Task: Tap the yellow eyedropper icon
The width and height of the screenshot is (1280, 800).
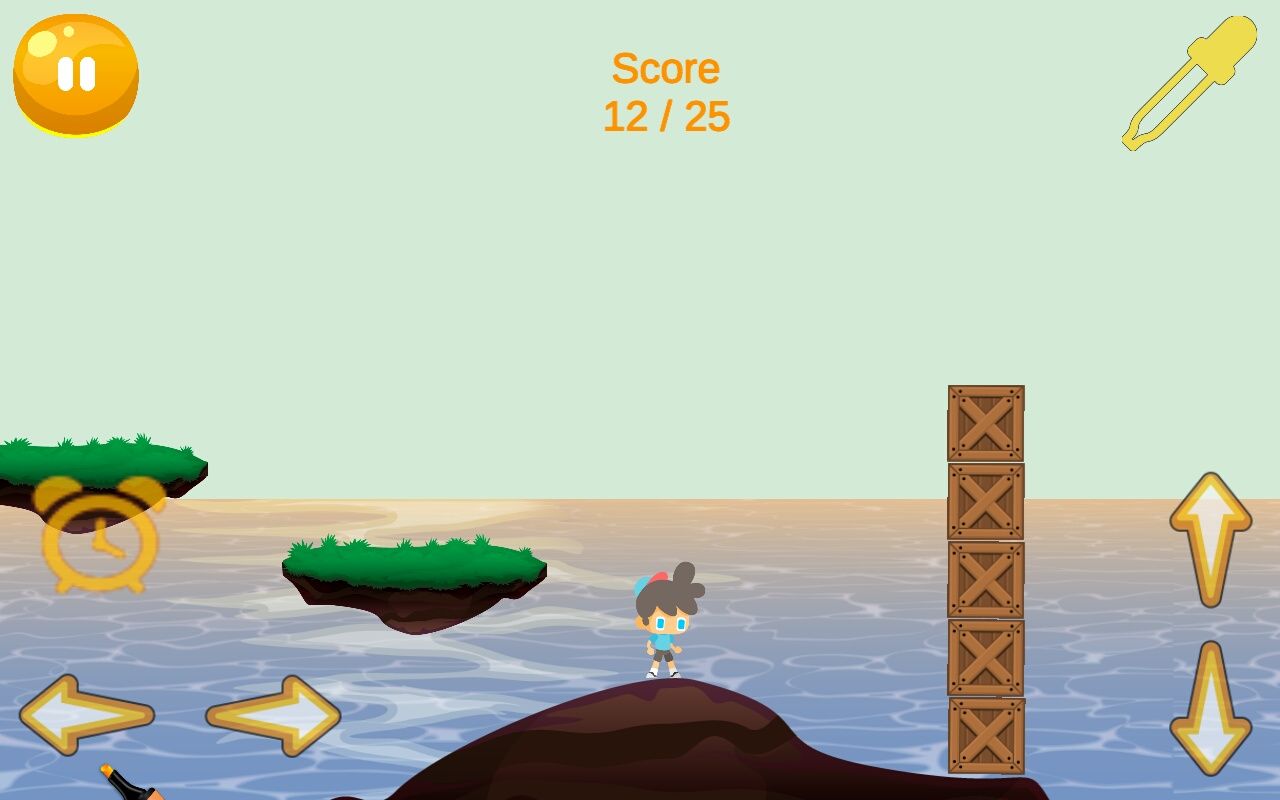Action: (1189, 83)
